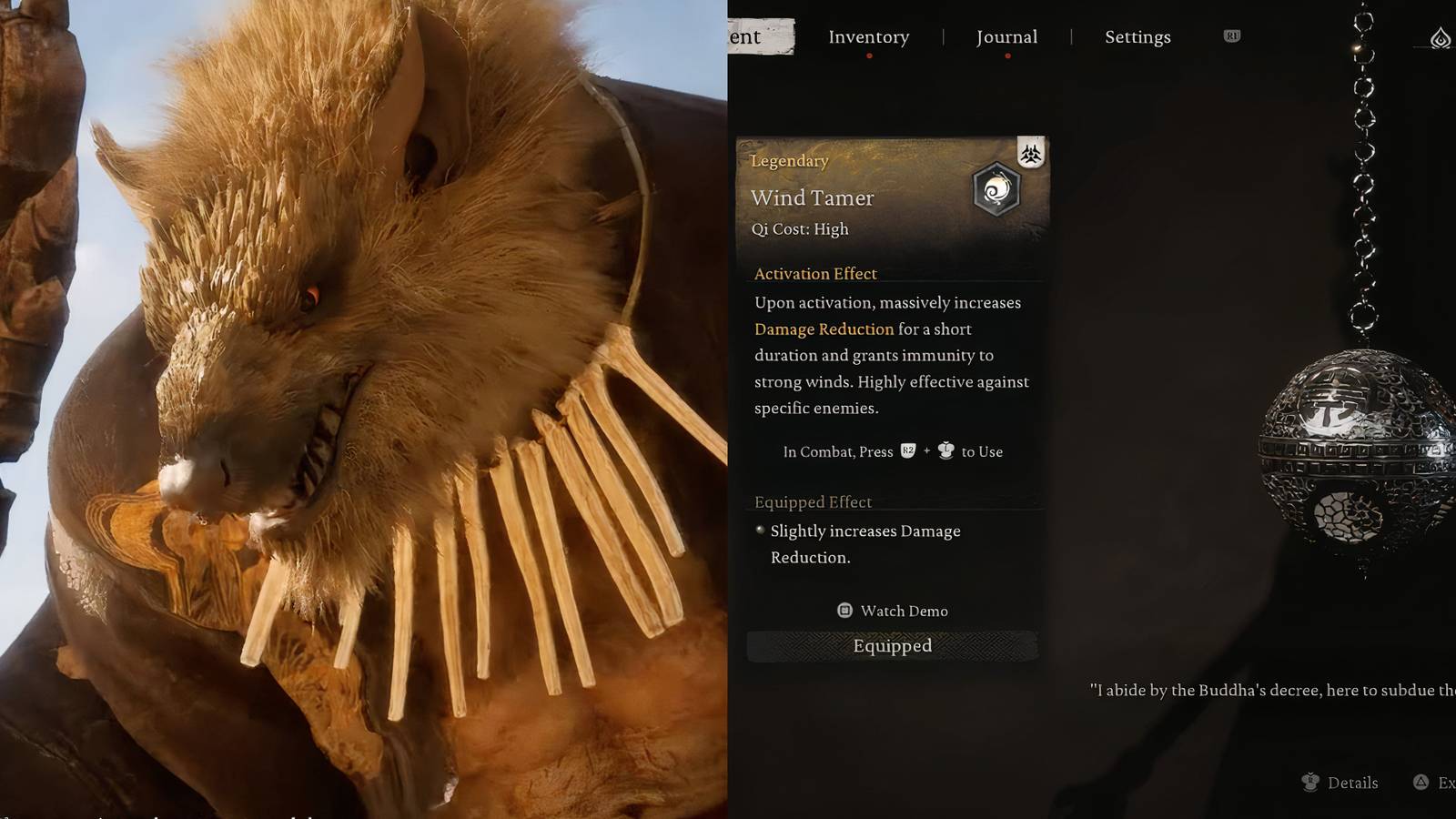Click the RB shoulder button icon near Settings
This screenshot has height=819, width=1456.
tap(1232, 36)
